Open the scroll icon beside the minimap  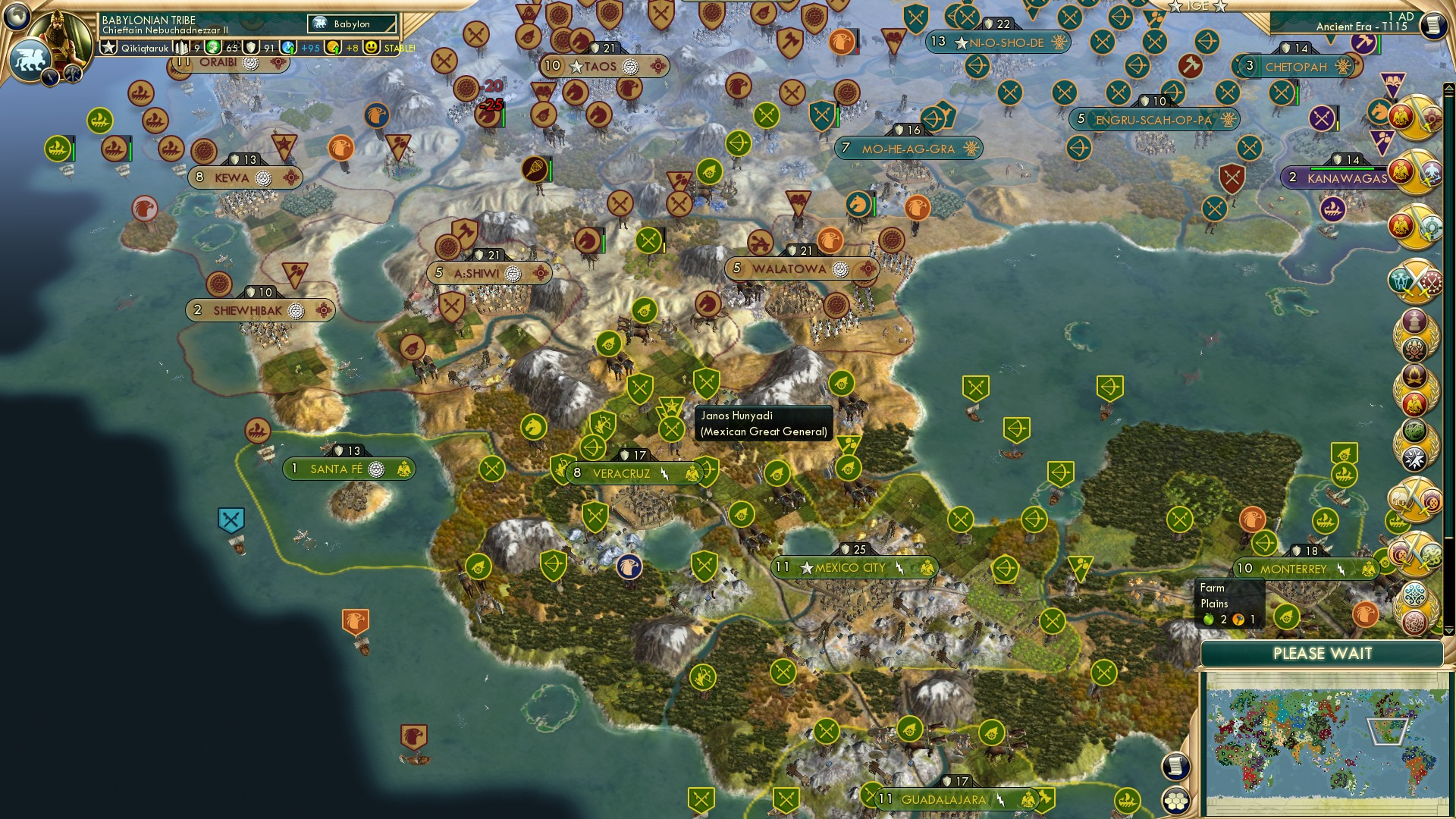point(1175,767)
